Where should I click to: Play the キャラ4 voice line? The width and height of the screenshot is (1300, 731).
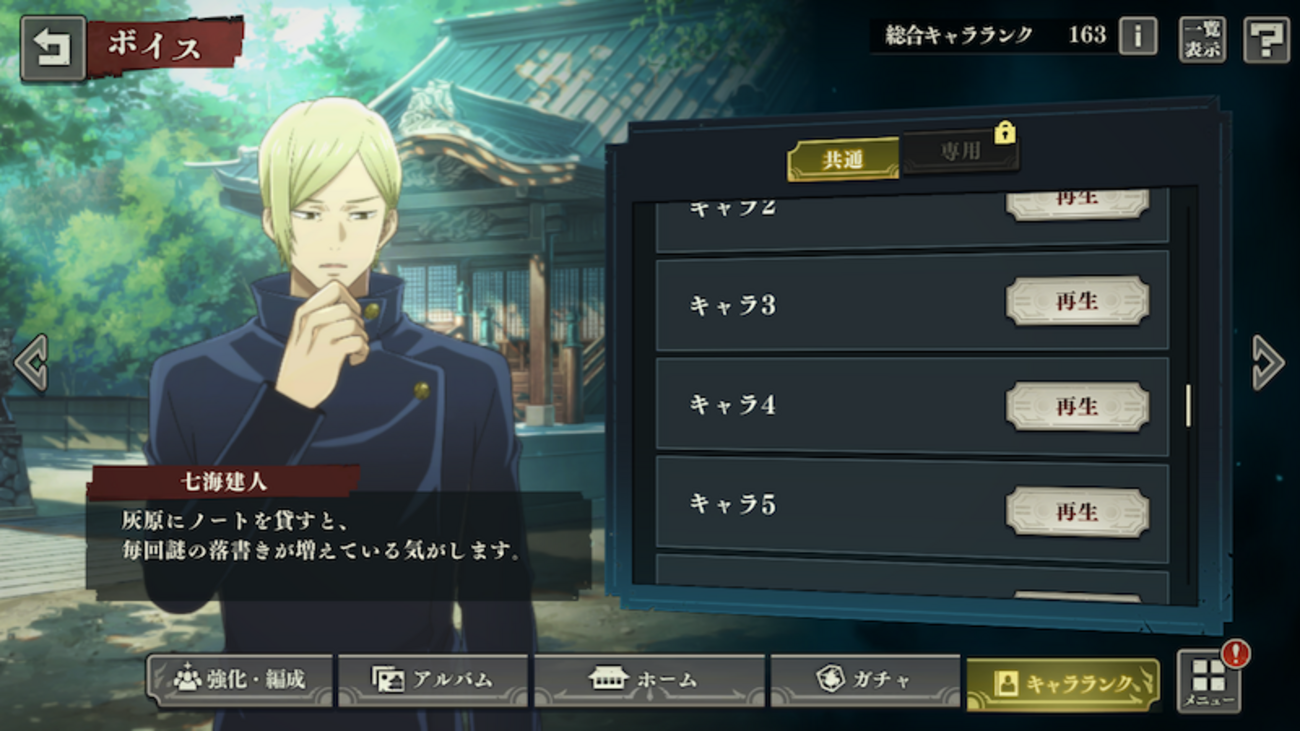pos(1077,406)
